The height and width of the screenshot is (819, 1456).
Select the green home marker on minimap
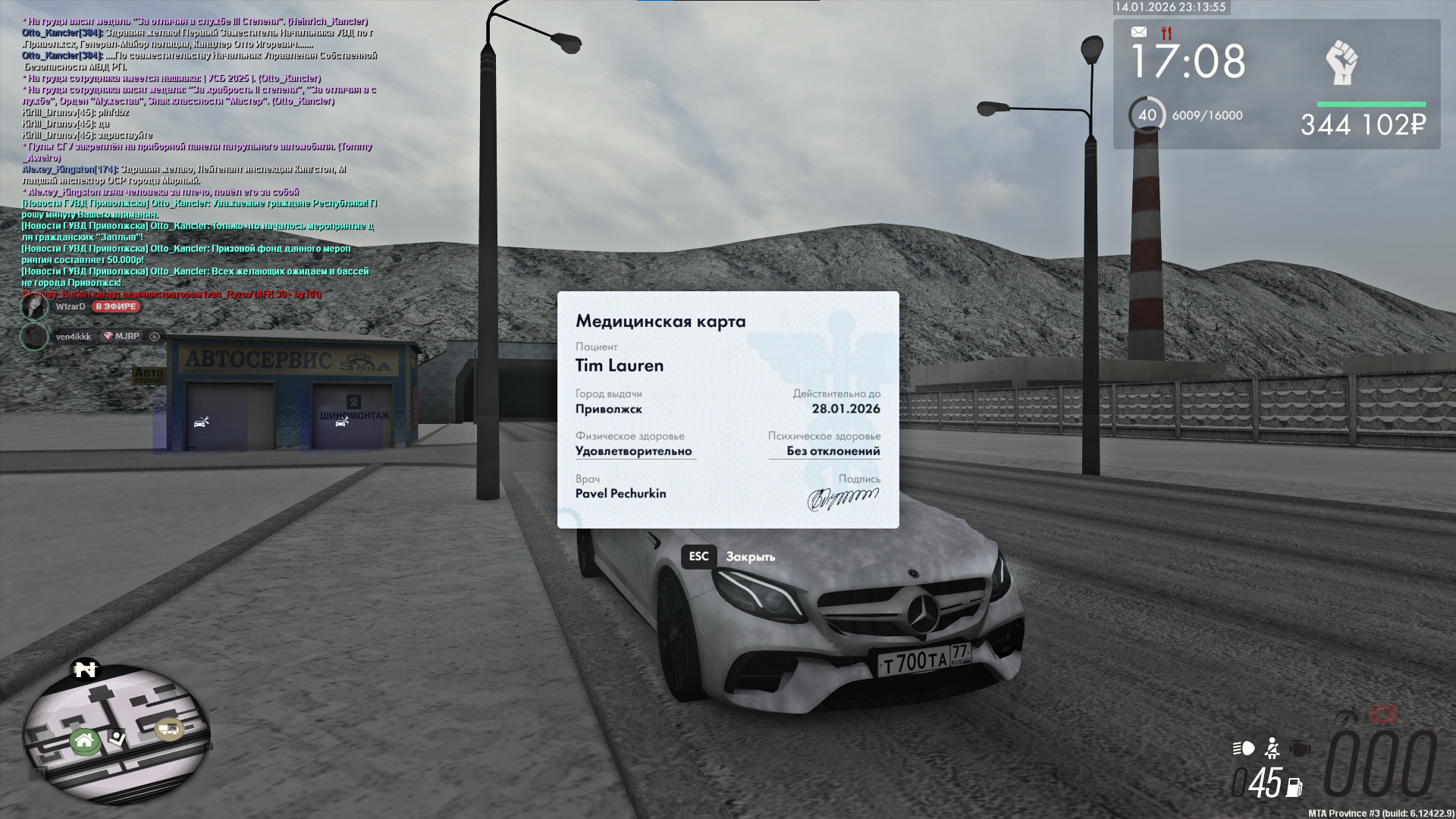click(84, 740)
